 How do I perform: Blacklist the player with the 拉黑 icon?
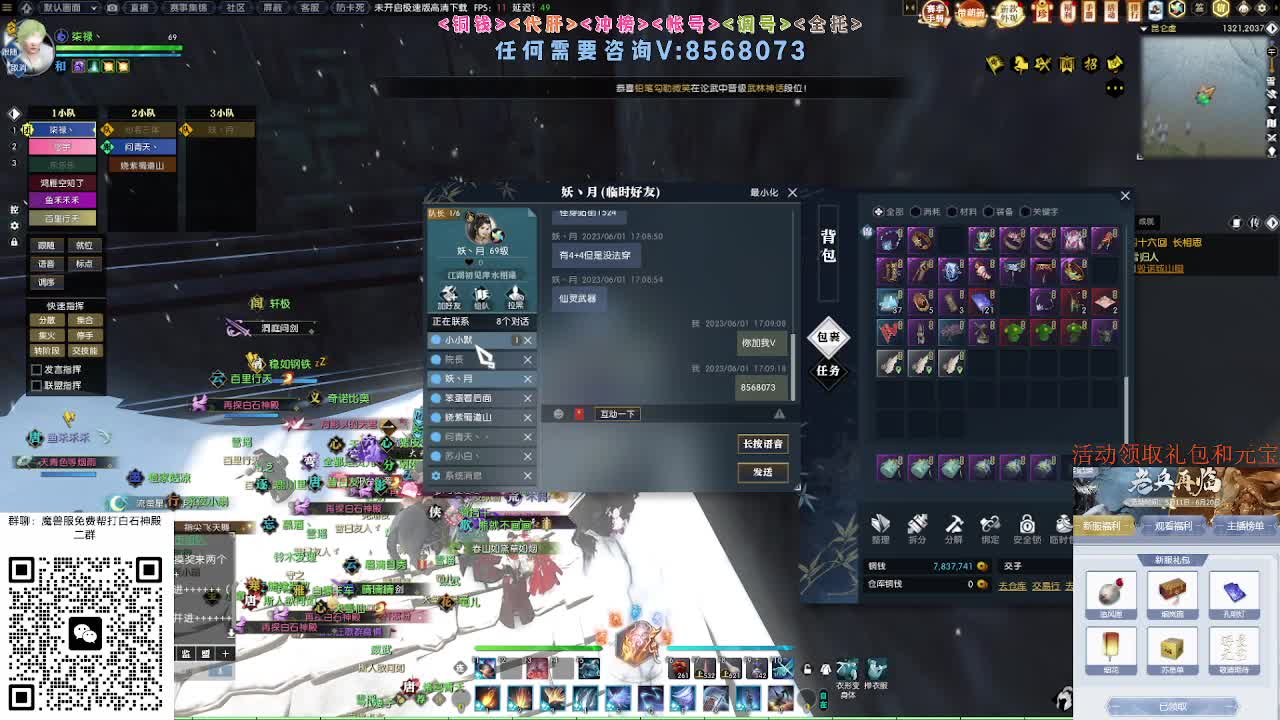(517, 296)
